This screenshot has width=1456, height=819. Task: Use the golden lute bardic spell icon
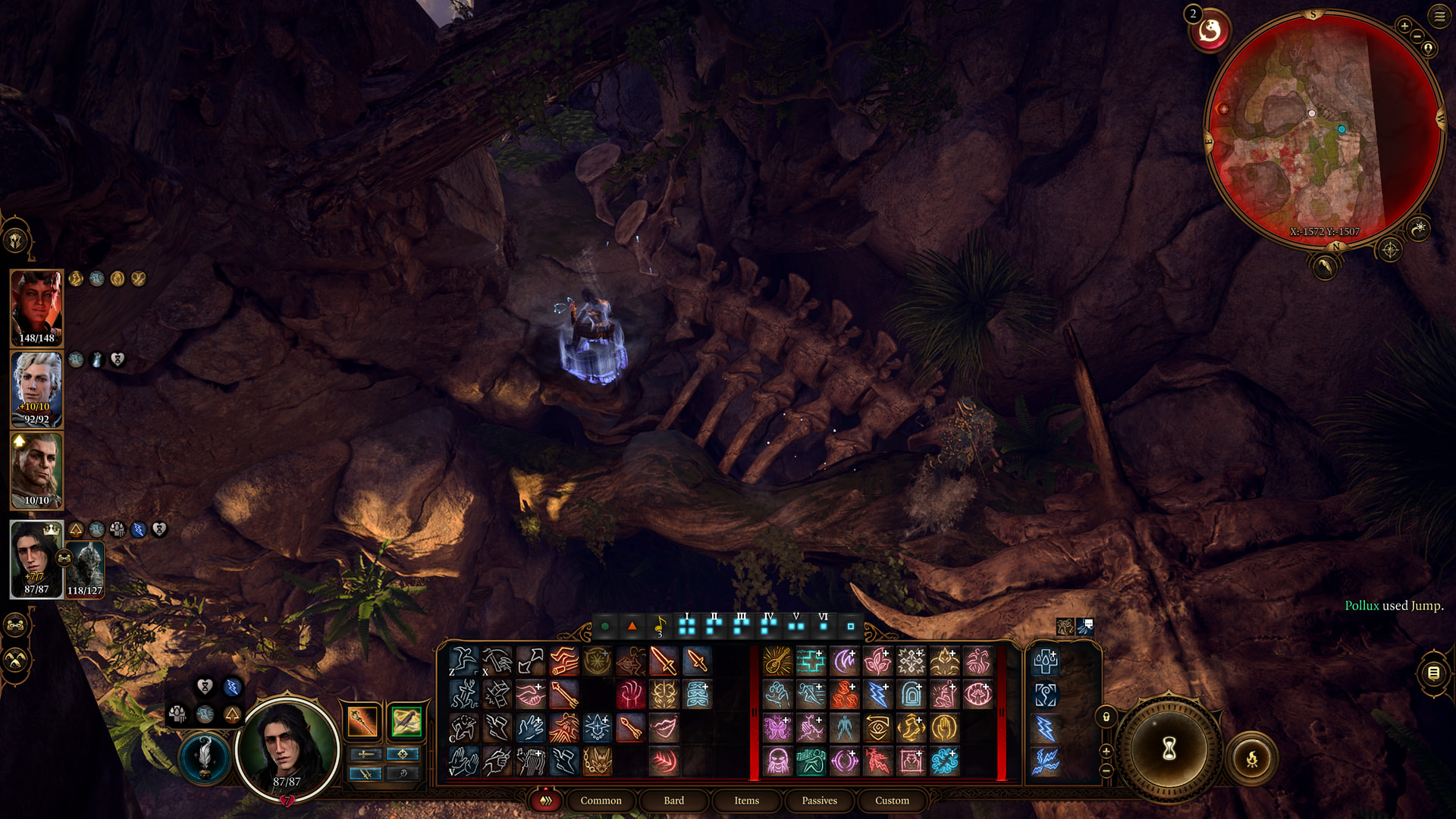(x=777, y=661)
